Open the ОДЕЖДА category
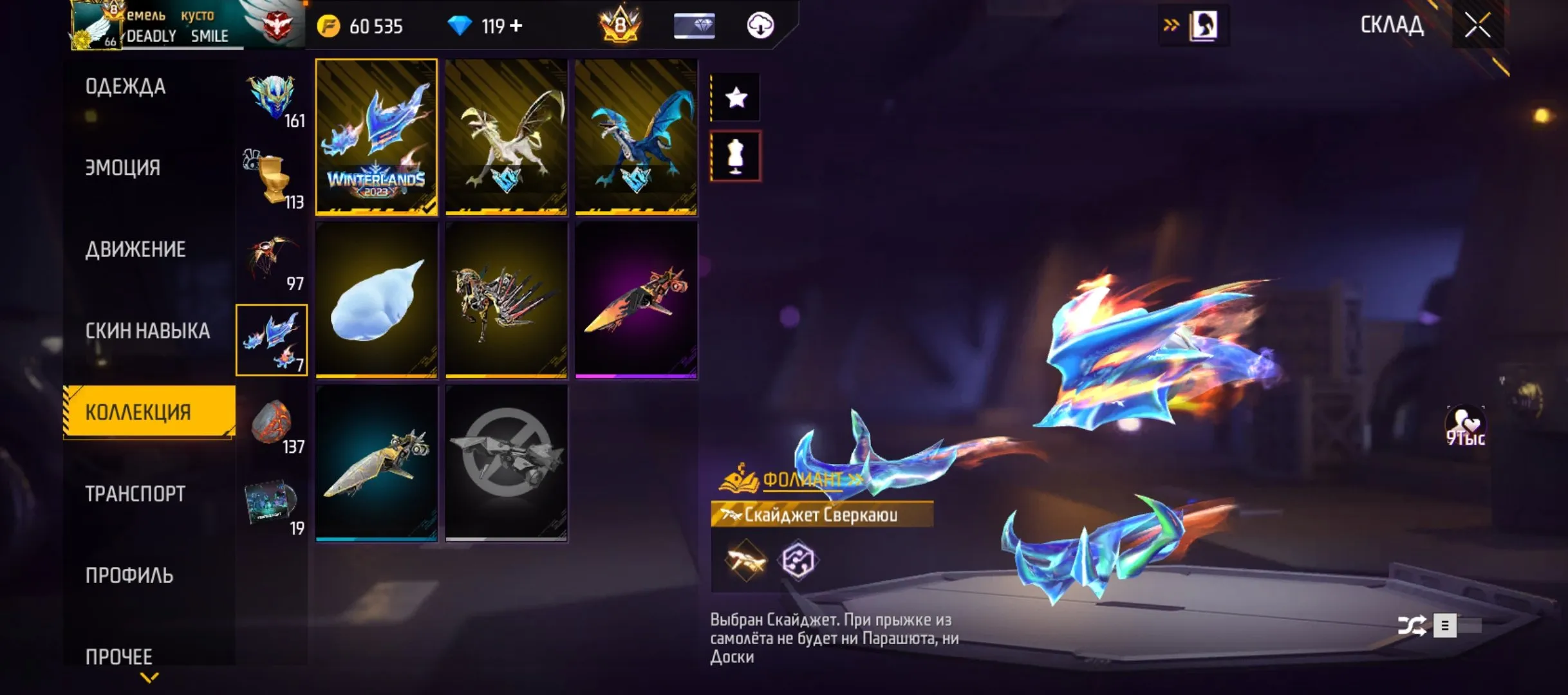The width and height of the screenshot is (1568, 695). point(126,87)
